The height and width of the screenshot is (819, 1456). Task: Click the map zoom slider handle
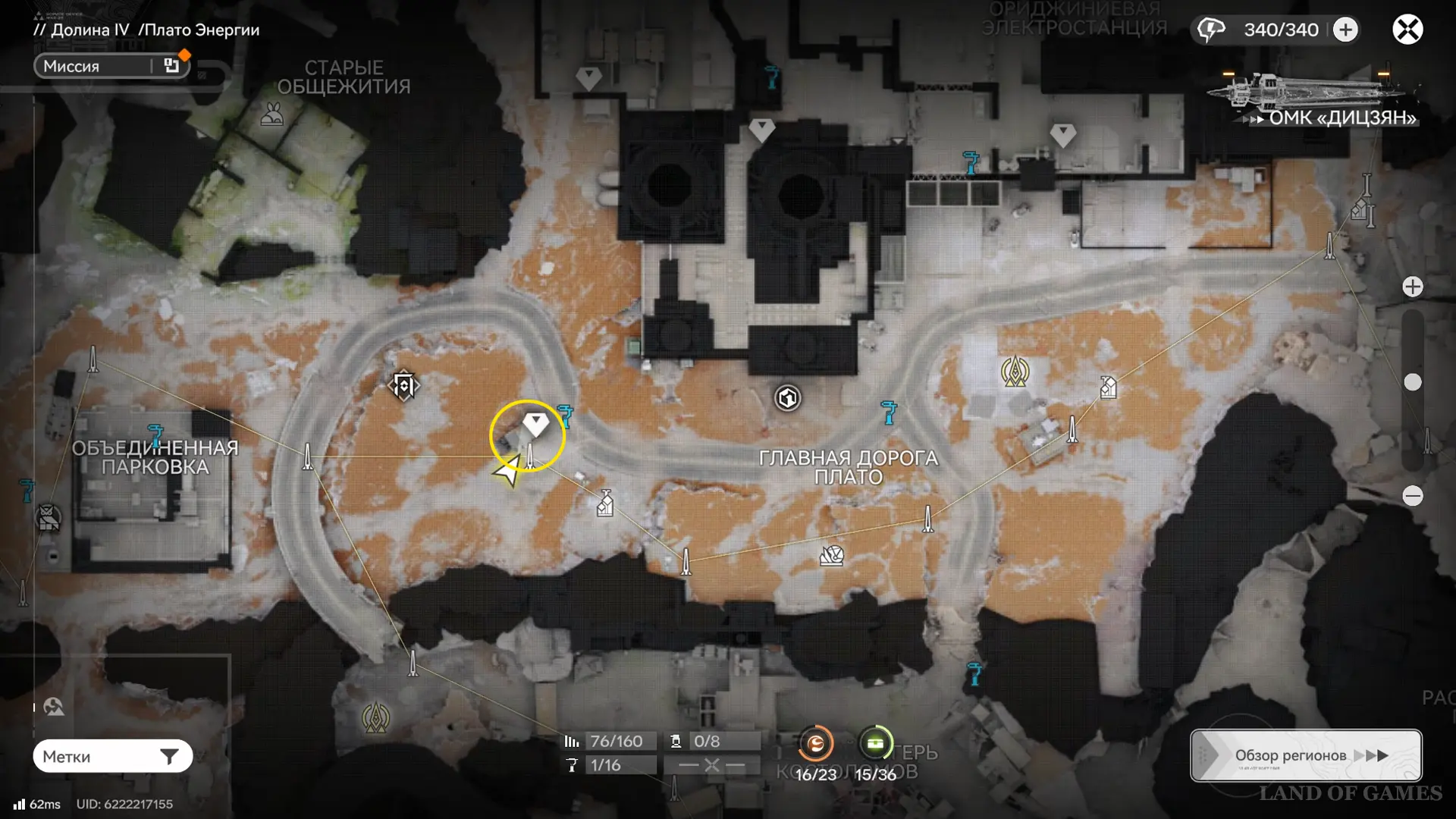coord(1412,382)
